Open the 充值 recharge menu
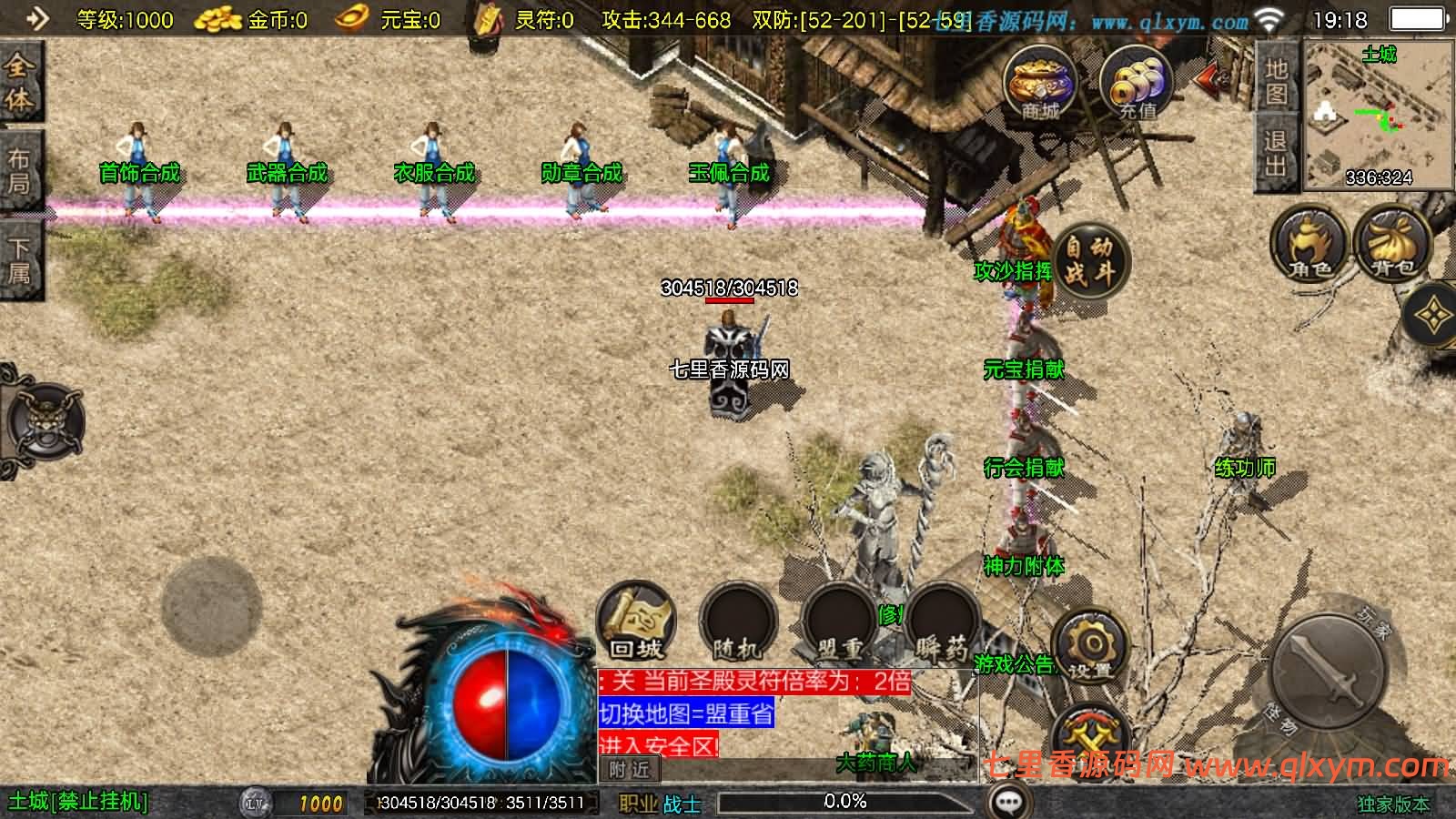1456x819 pixels. pyautogui.click(x=1137, y=82)
